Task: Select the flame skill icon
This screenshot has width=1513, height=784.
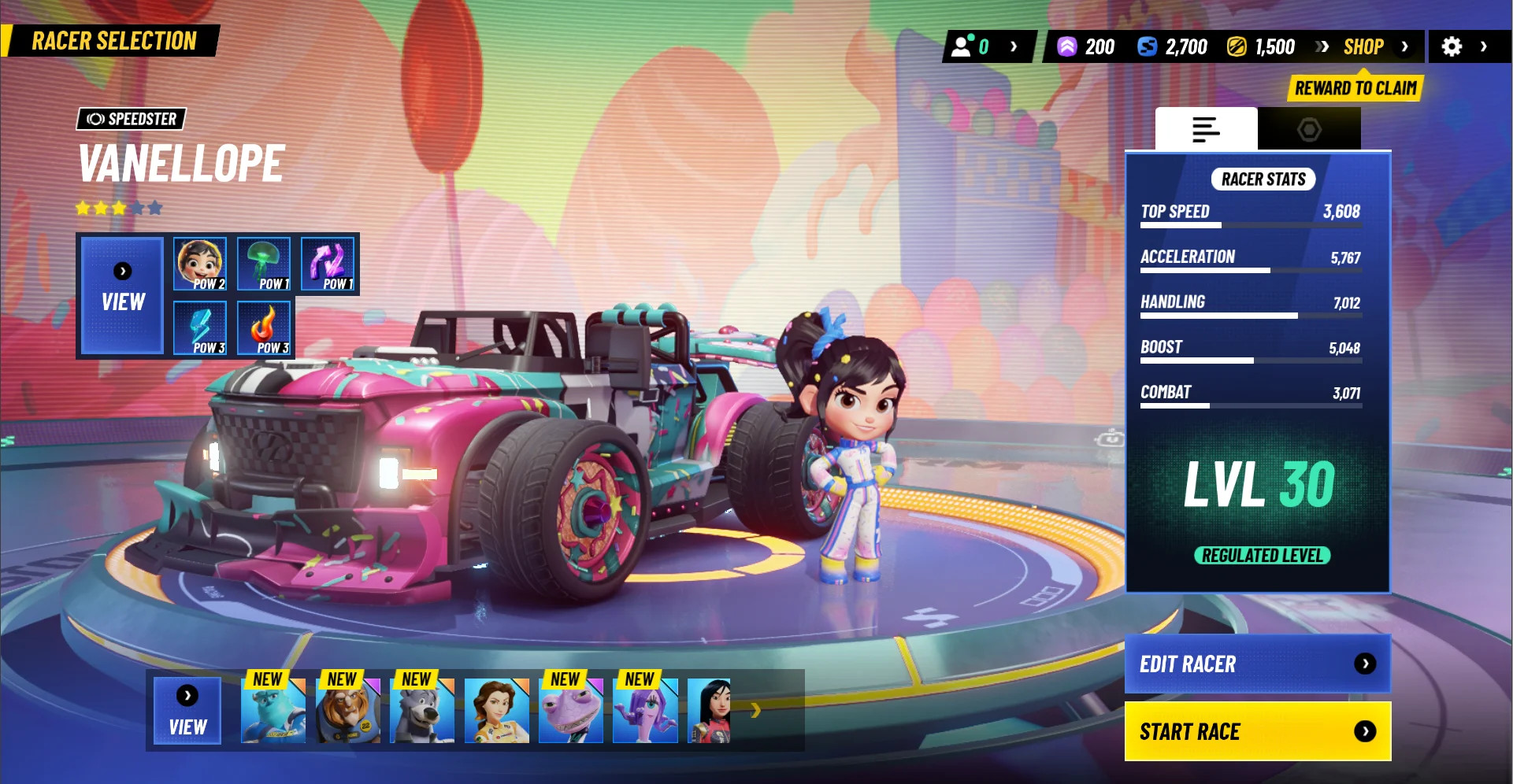Action: point(264,327)
